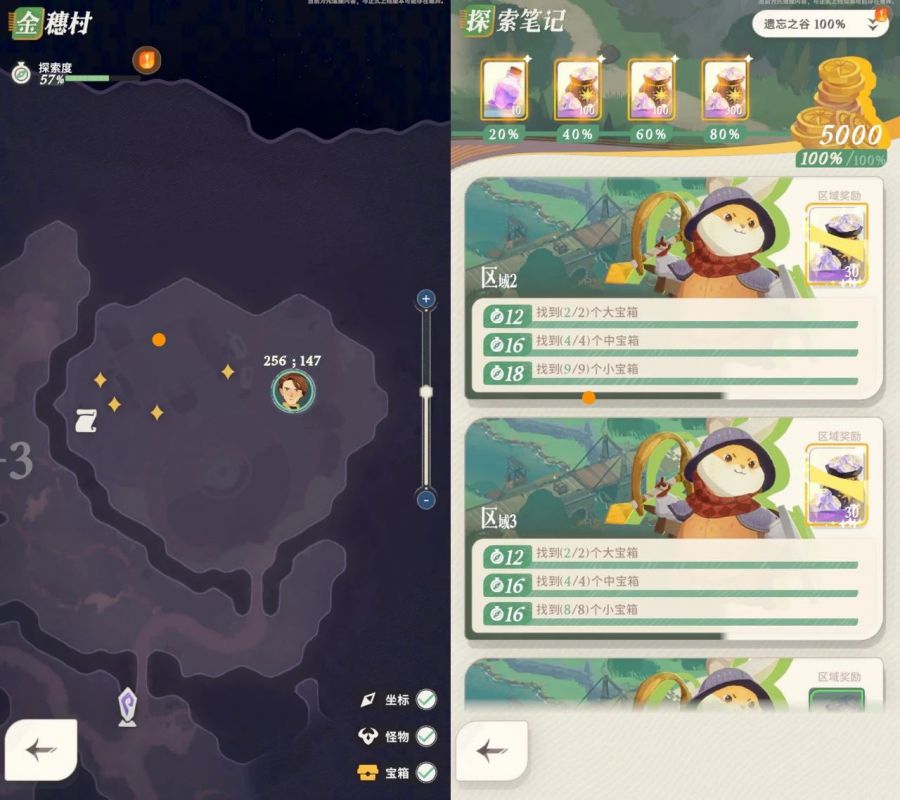
Task: Click the player avatar marker on the map
Action: pos(293,391)
